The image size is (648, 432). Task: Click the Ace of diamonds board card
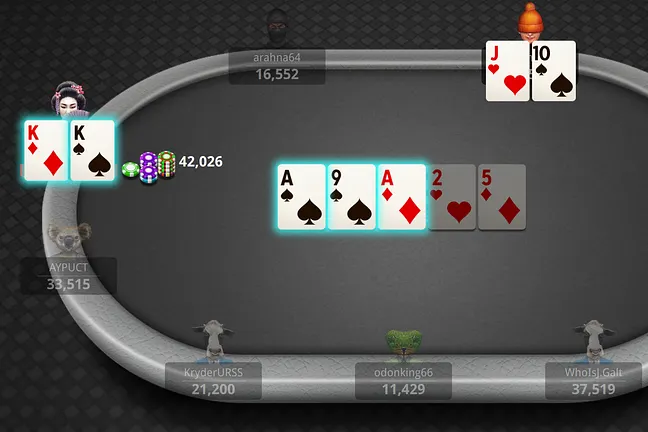click(402, 197)
